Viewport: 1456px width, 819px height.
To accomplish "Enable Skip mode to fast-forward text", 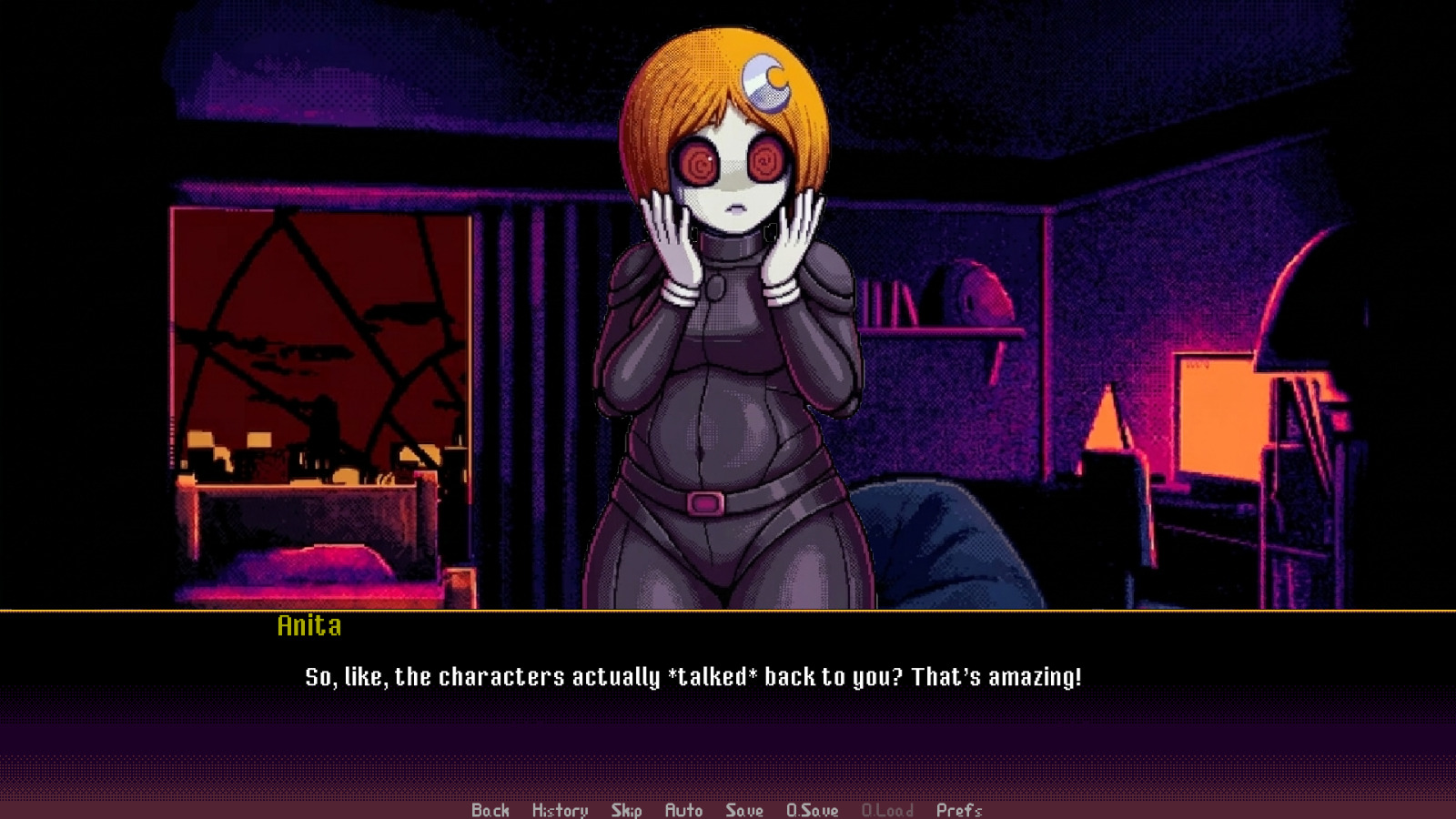I will (x=627, y=809).
